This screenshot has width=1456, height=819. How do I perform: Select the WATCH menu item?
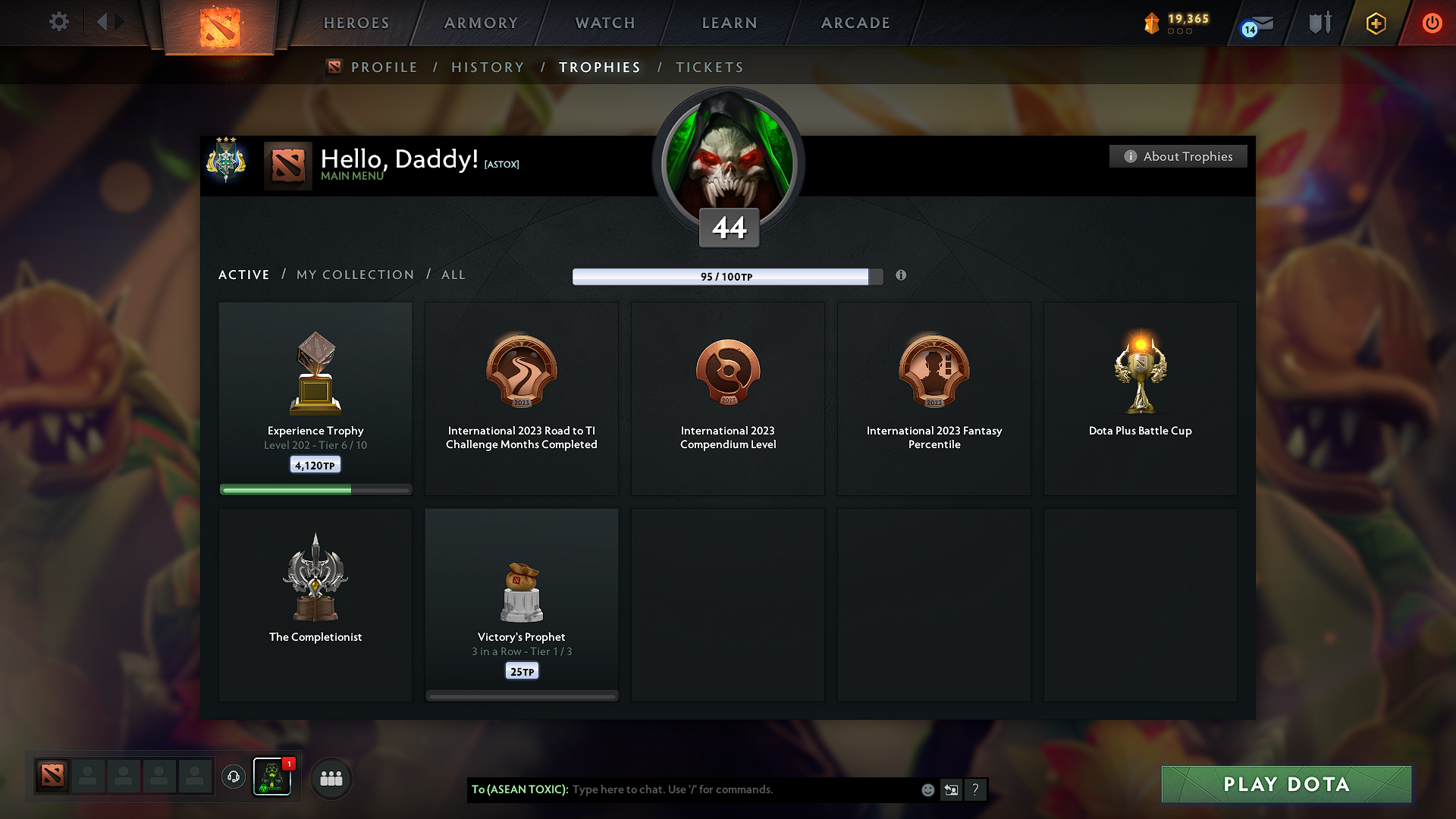[x=604, y=23]
